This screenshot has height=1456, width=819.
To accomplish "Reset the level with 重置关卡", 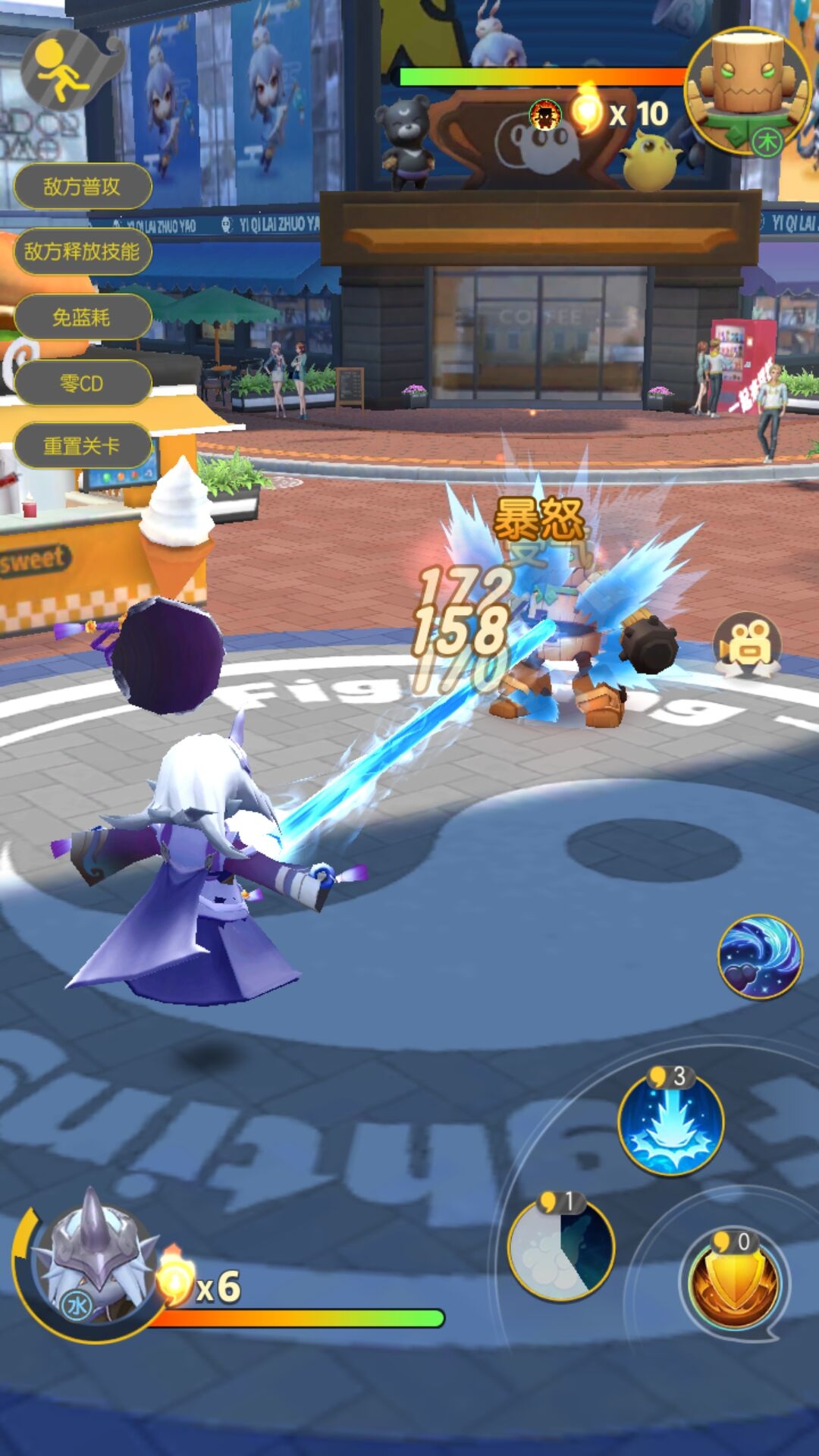I will click(82, 446).
